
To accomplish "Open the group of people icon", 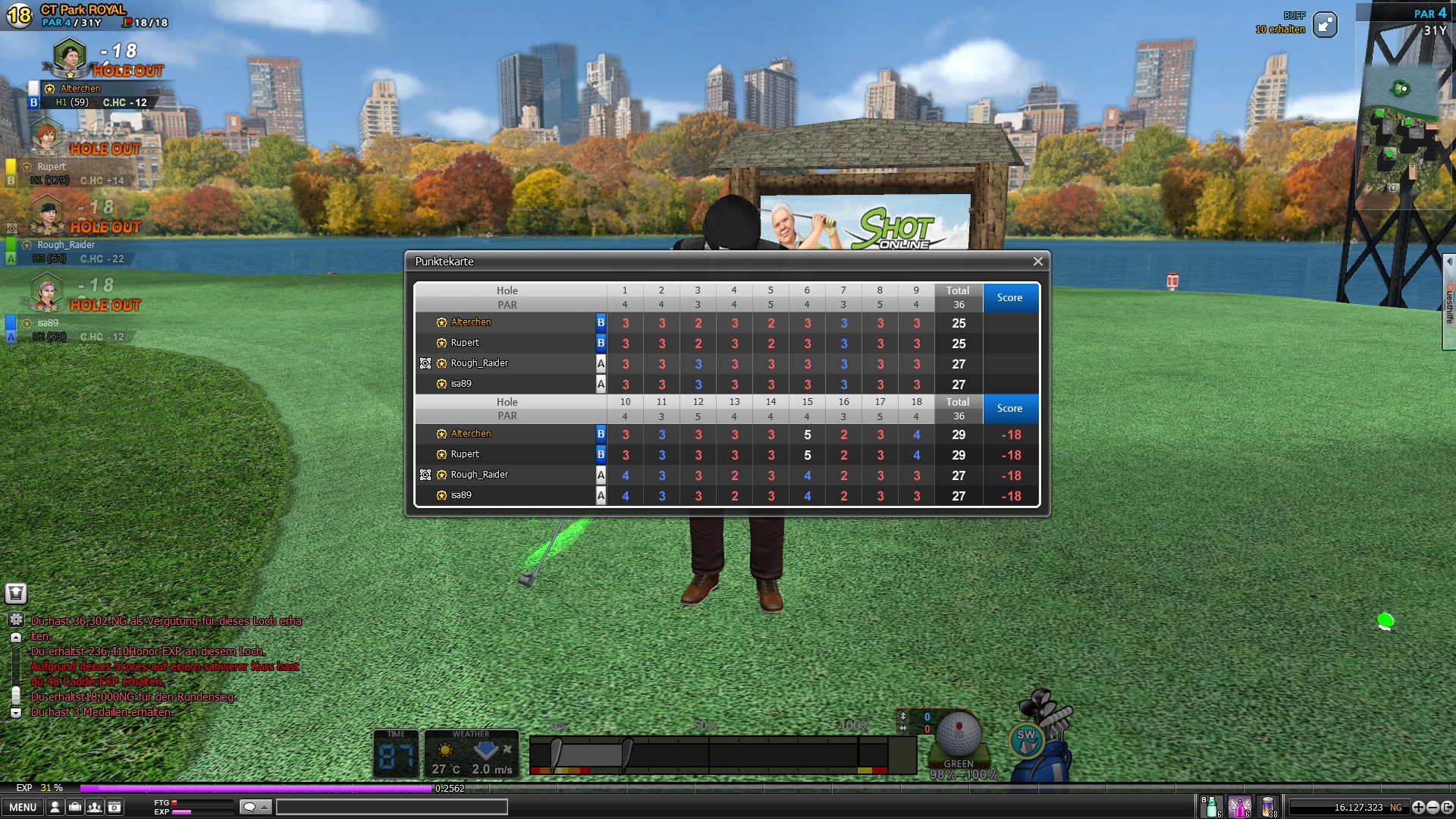I will pyautogui.click(x=95, y=808).
